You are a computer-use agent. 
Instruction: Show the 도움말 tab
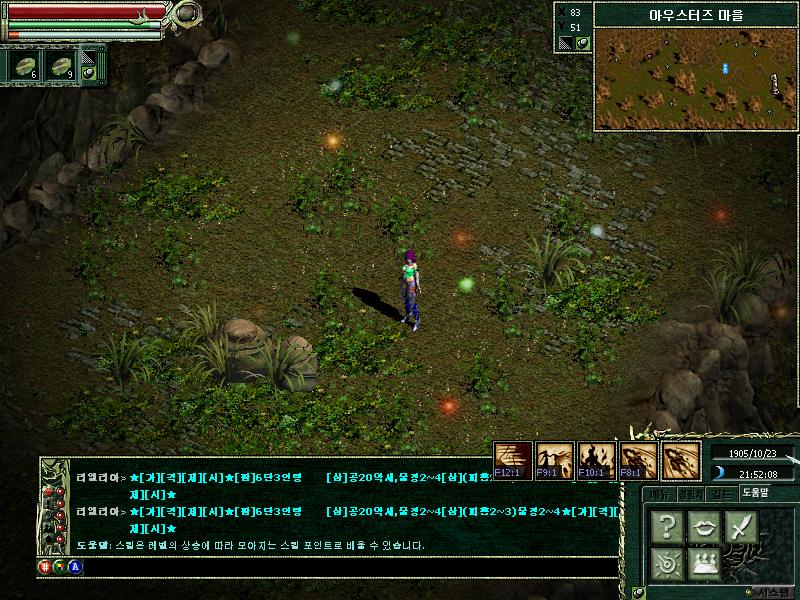(756, 493)
